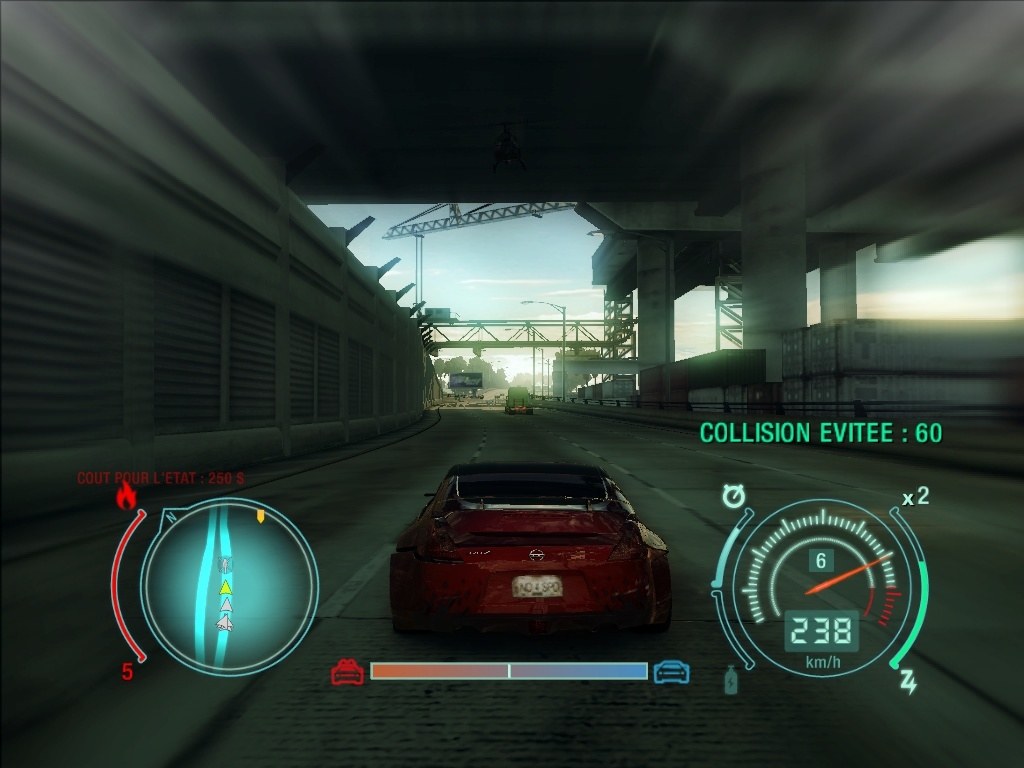Screen dimensions: 1024x768
Task: Click the blue racer car icon
Action: point(671,672)
